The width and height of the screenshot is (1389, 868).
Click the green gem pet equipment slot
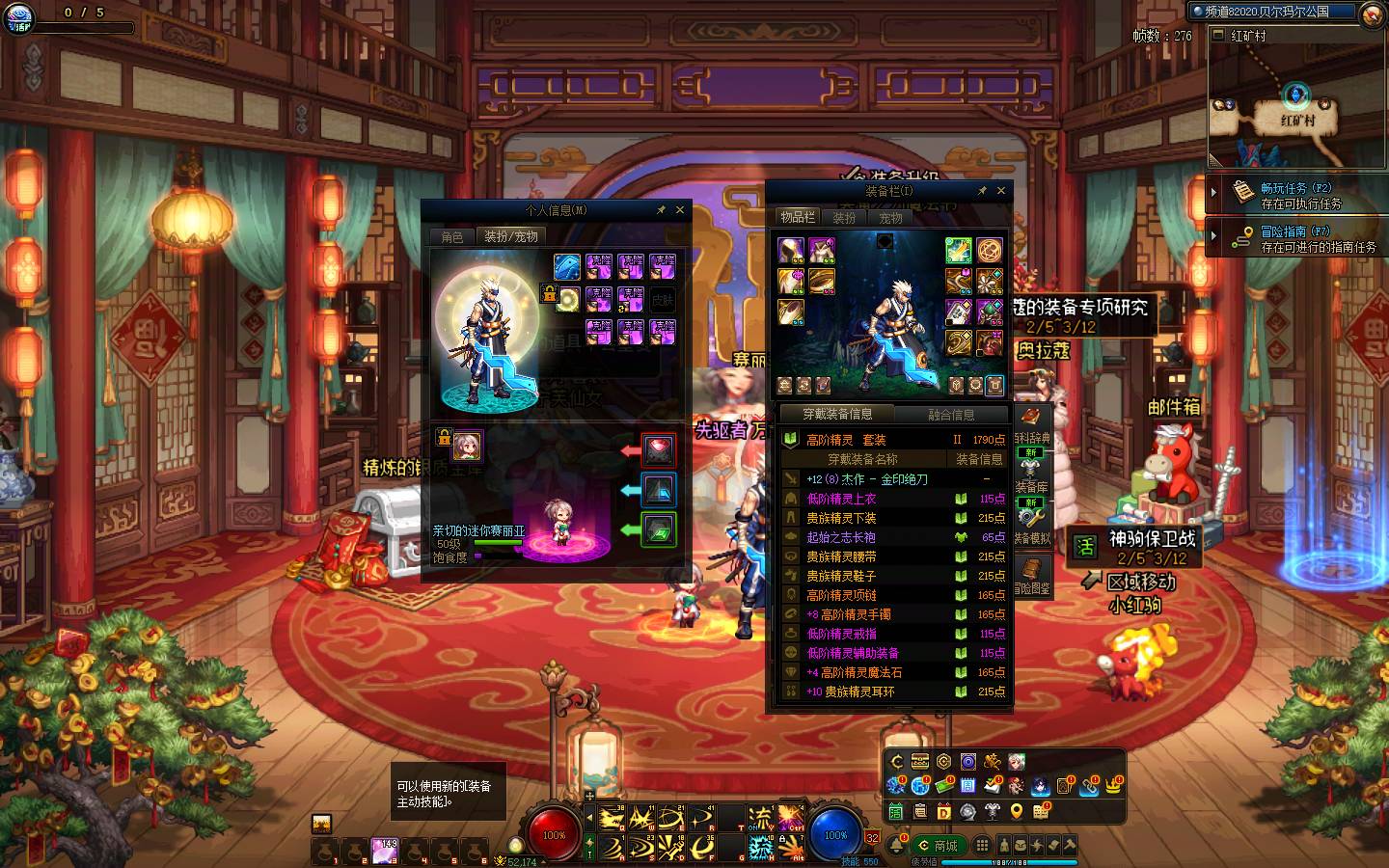point(659,529)
